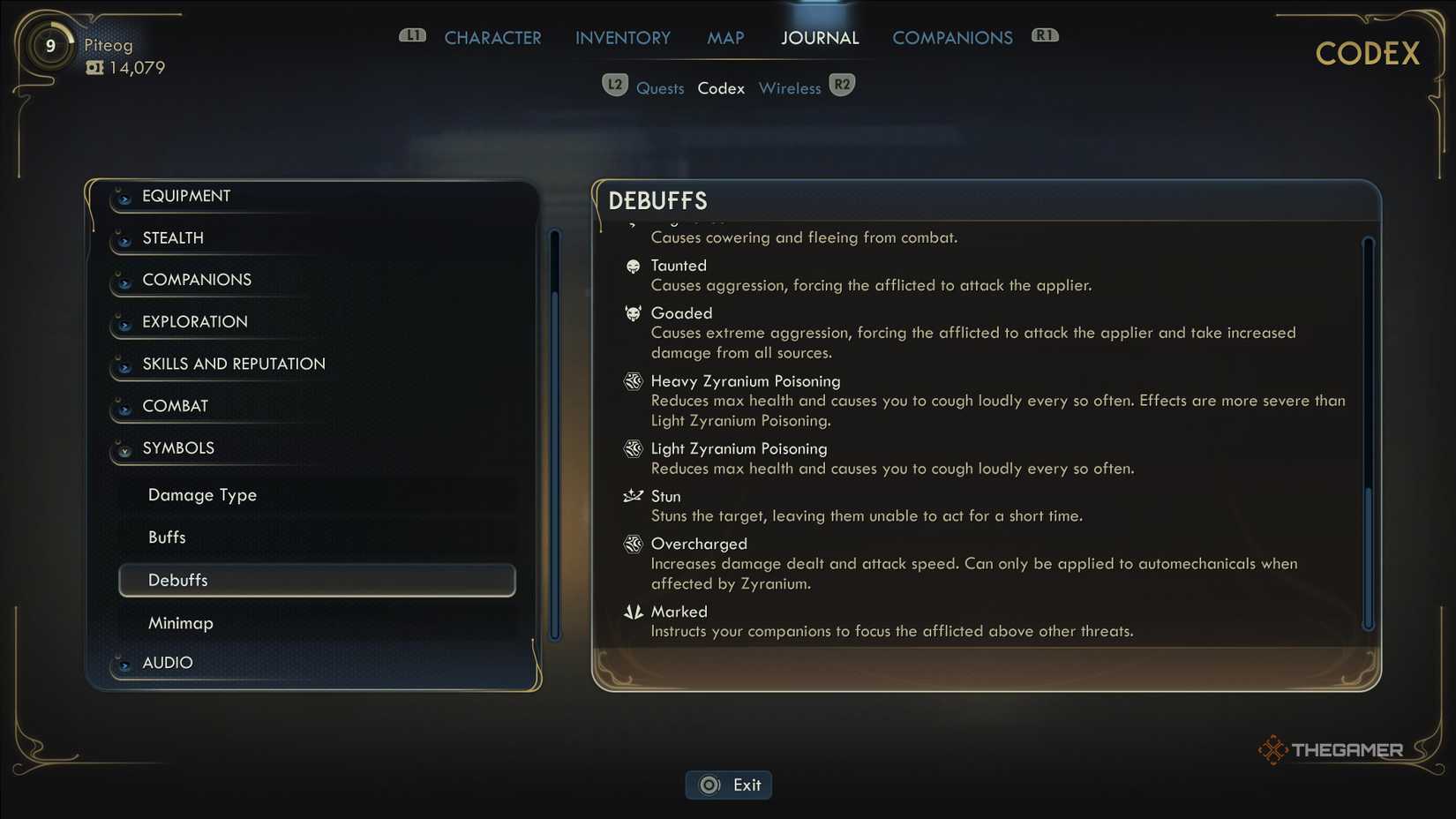Go to the Map tab
The height and width of the screenshot is (819, 1456).
coord(725,38)
